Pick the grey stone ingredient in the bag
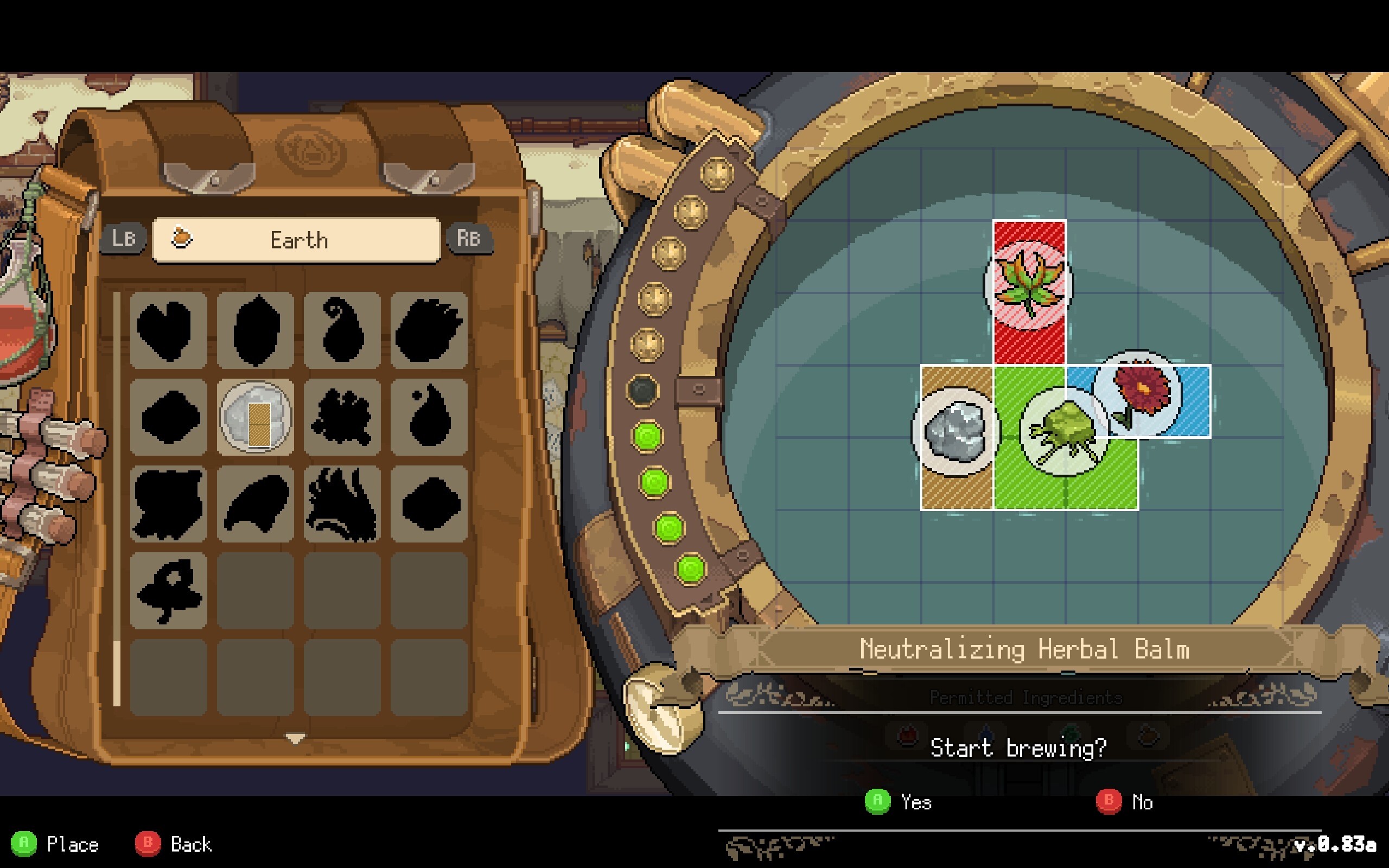This screenshot has height=868, width=1389. (x=256, y=417)
